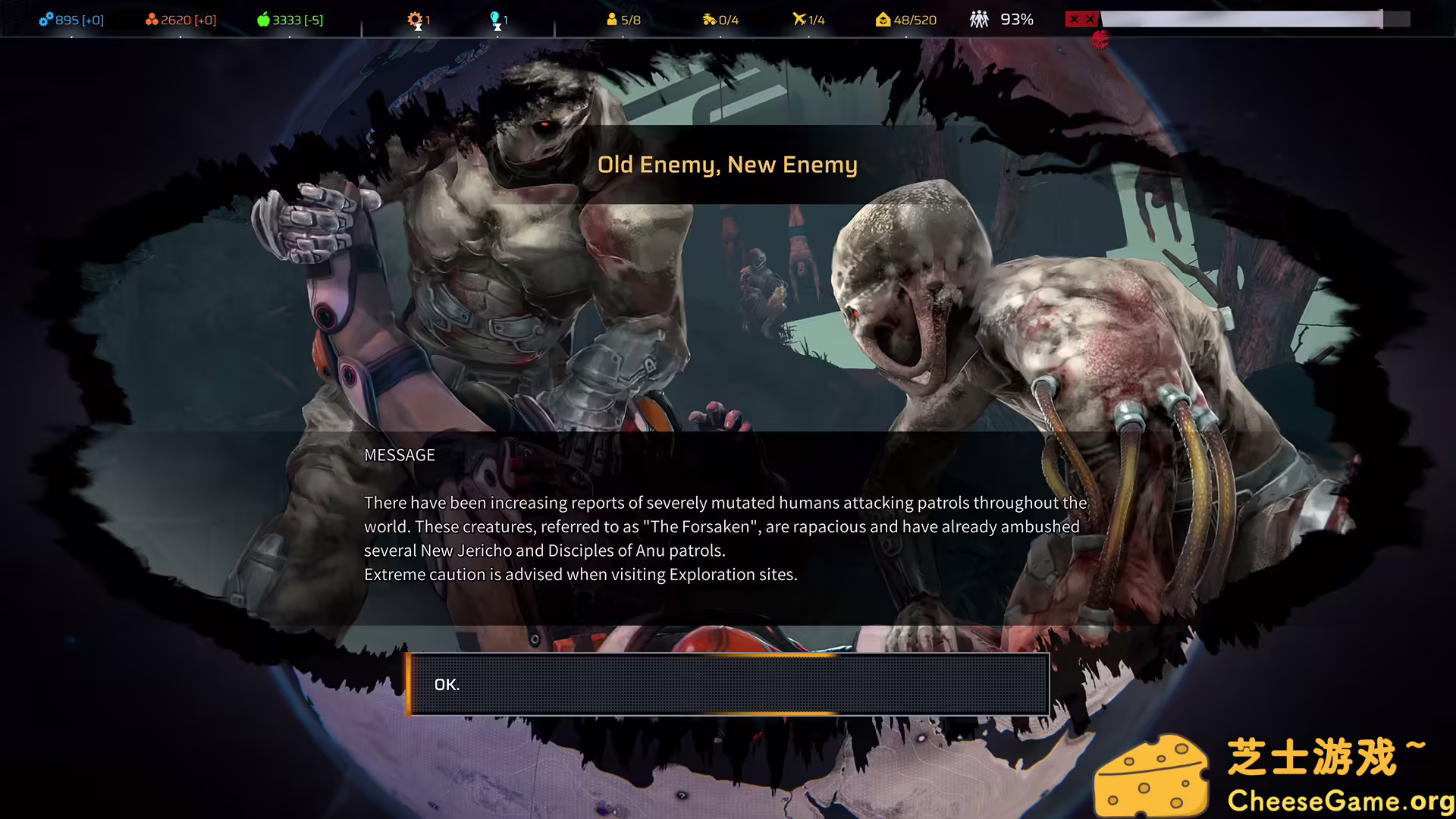Click the red alien faction emblem

1100,42
